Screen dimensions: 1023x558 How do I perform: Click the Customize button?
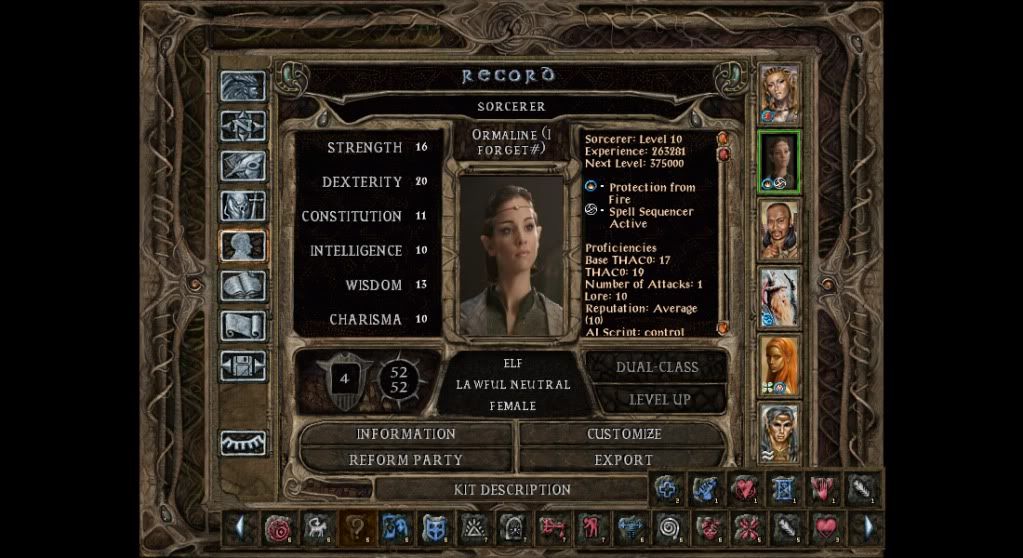pyautogui.click(x=624, y=434)
